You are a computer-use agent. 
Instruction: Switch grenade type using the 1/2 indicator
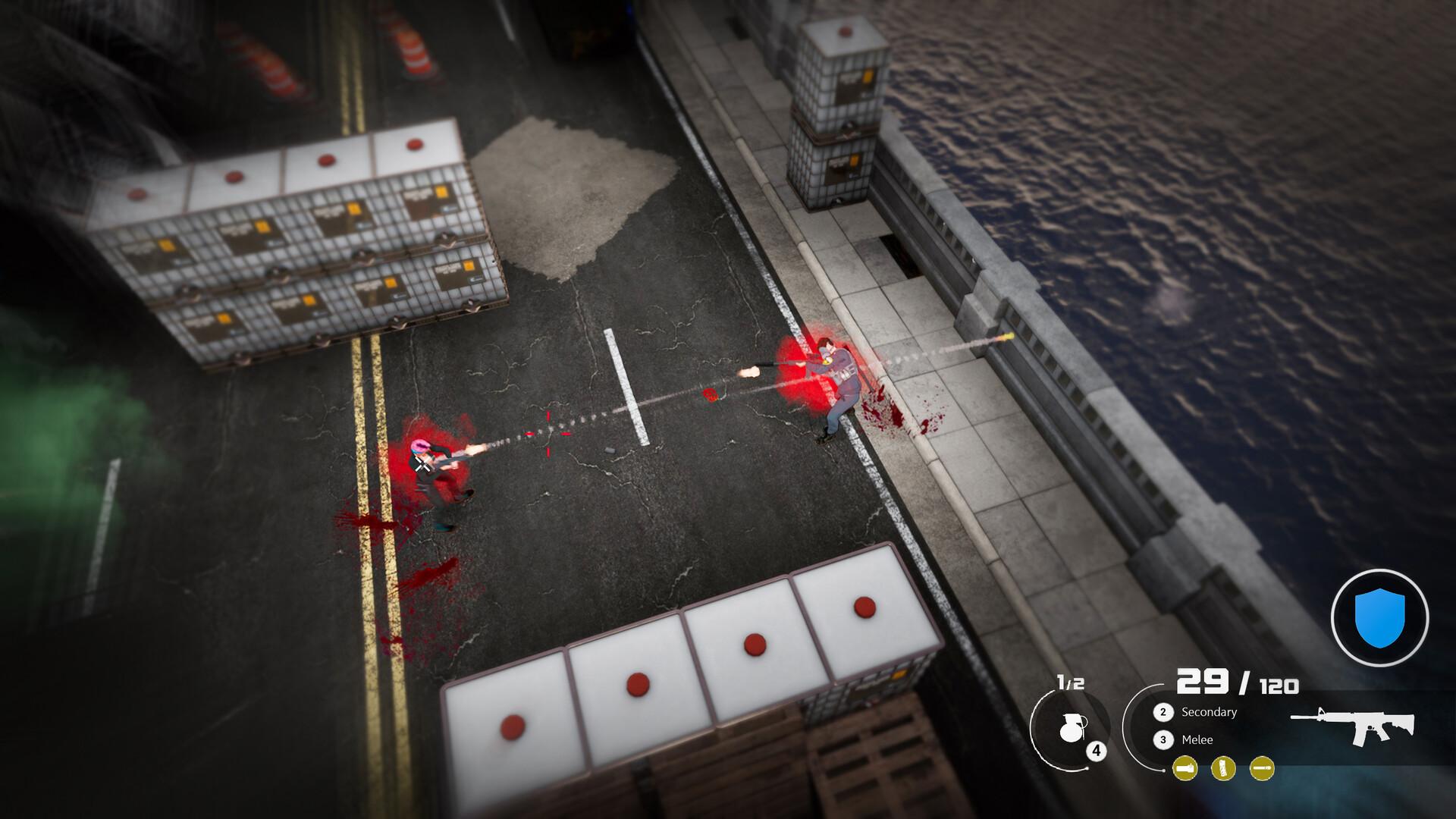[1070, 682]
